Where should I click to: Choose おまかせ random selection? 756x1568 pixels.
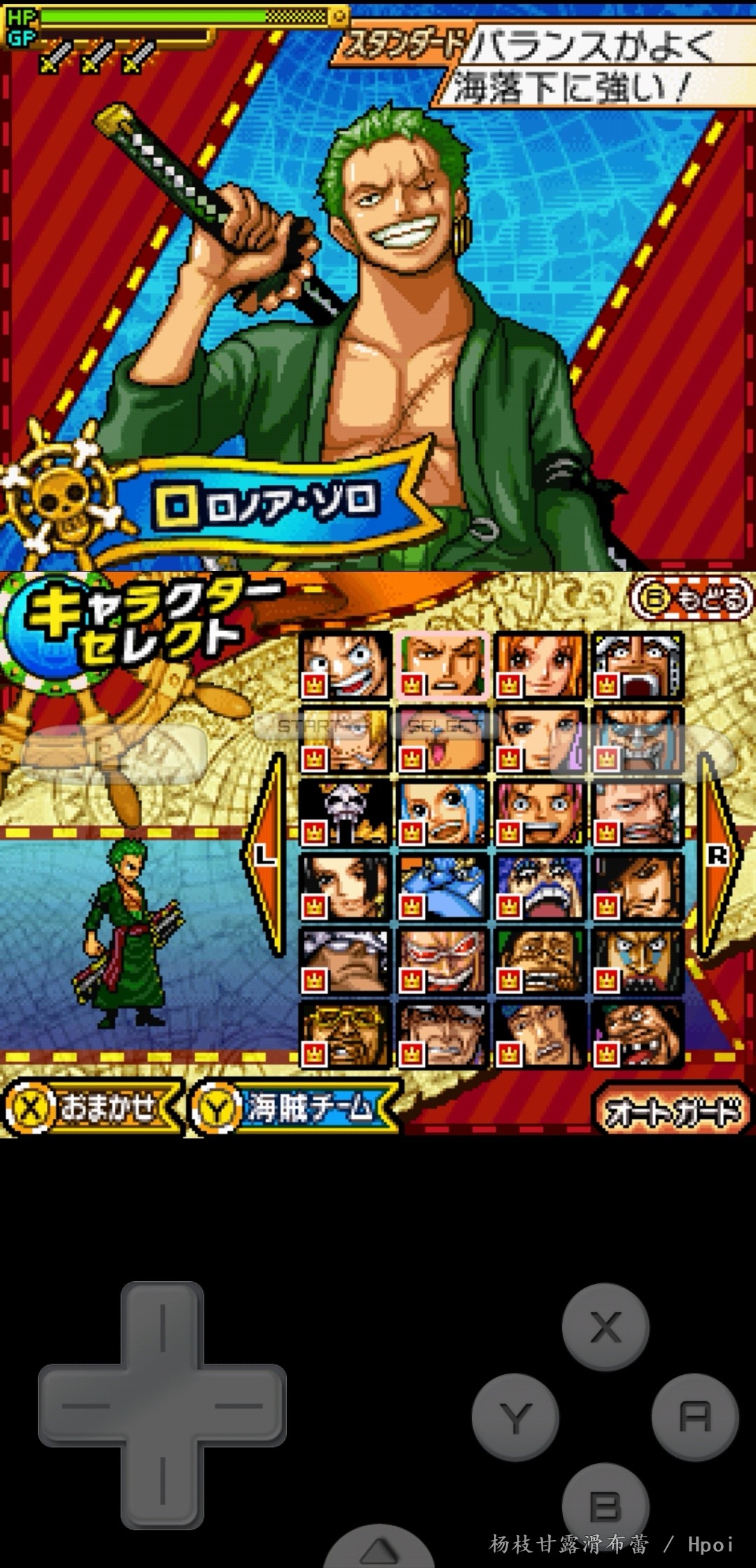coord(91,1108)
